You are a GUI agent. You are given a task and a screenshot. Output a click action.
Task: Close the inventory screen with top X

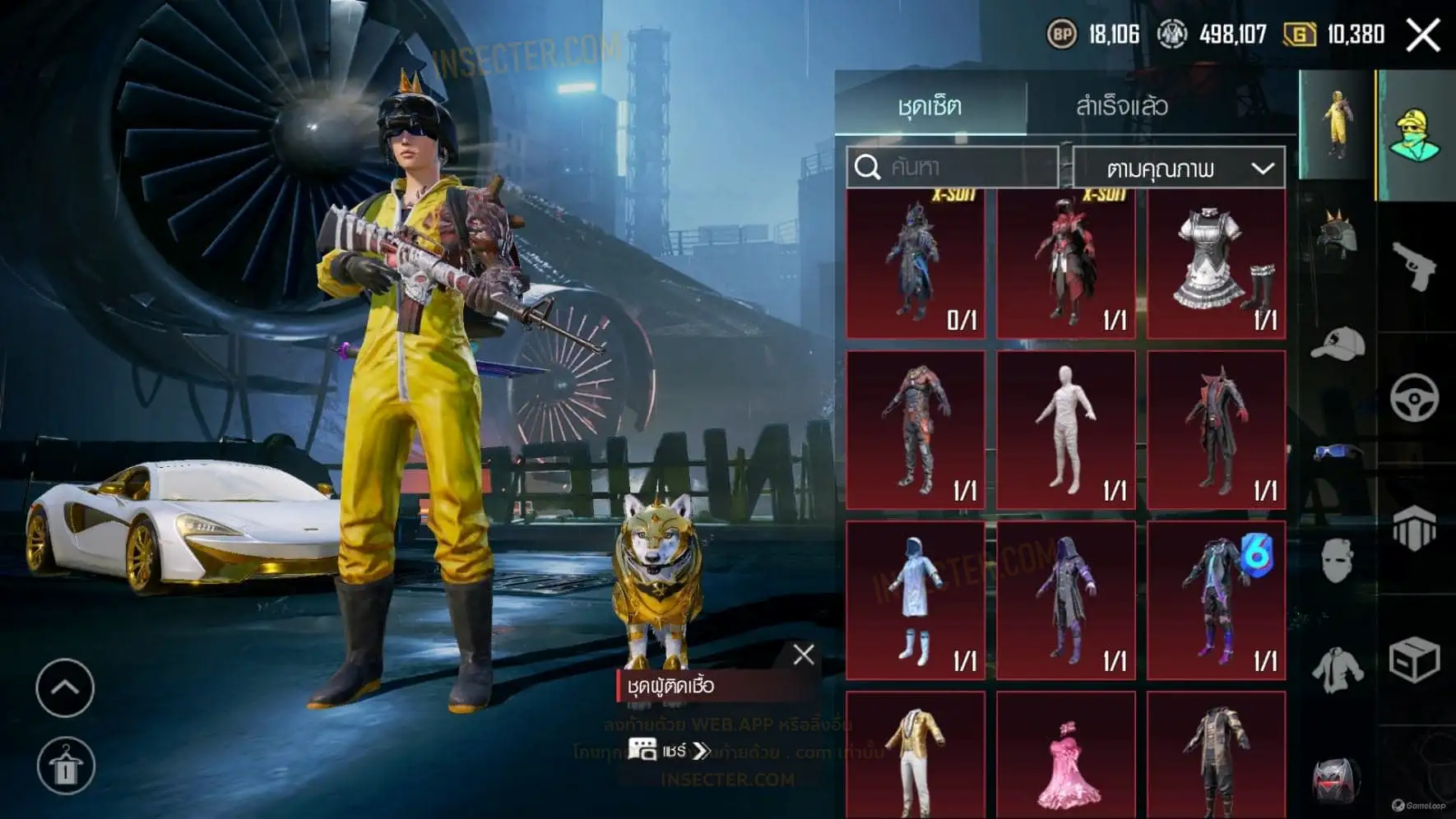pos(1423,35)
